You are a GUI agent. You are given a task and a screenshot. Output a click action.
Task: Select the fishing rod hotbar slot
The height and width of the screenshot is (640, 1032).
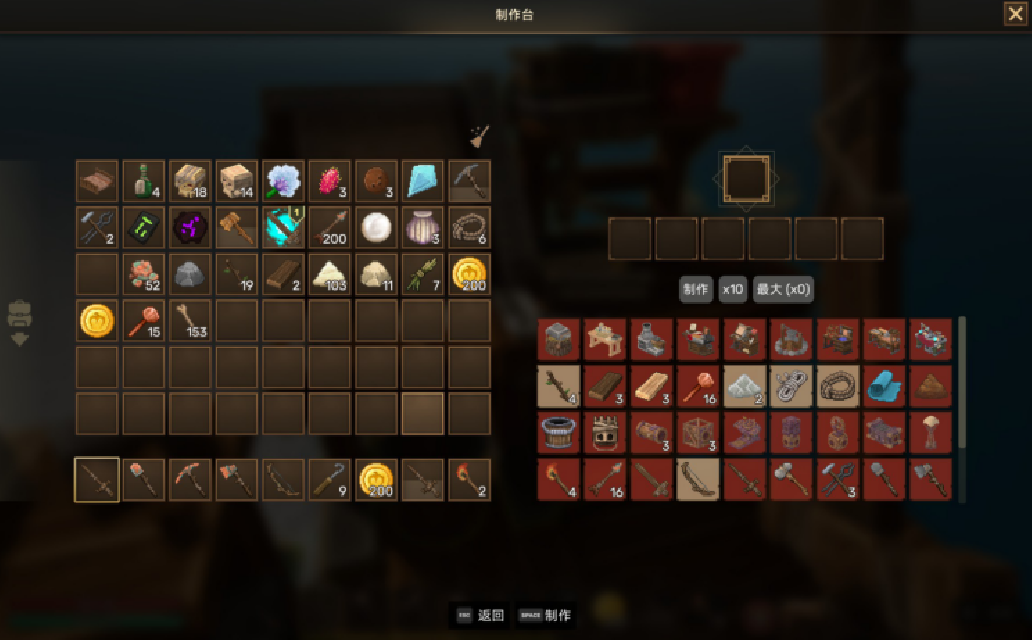pyautogui.click(x=330, y=480)
